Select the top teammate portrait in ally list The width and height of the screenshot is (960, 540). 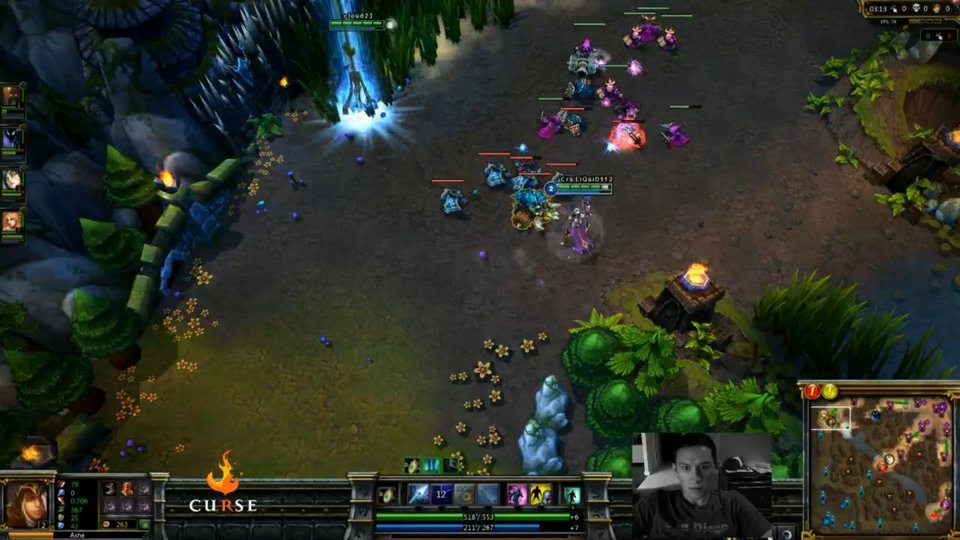coord(12,96)
